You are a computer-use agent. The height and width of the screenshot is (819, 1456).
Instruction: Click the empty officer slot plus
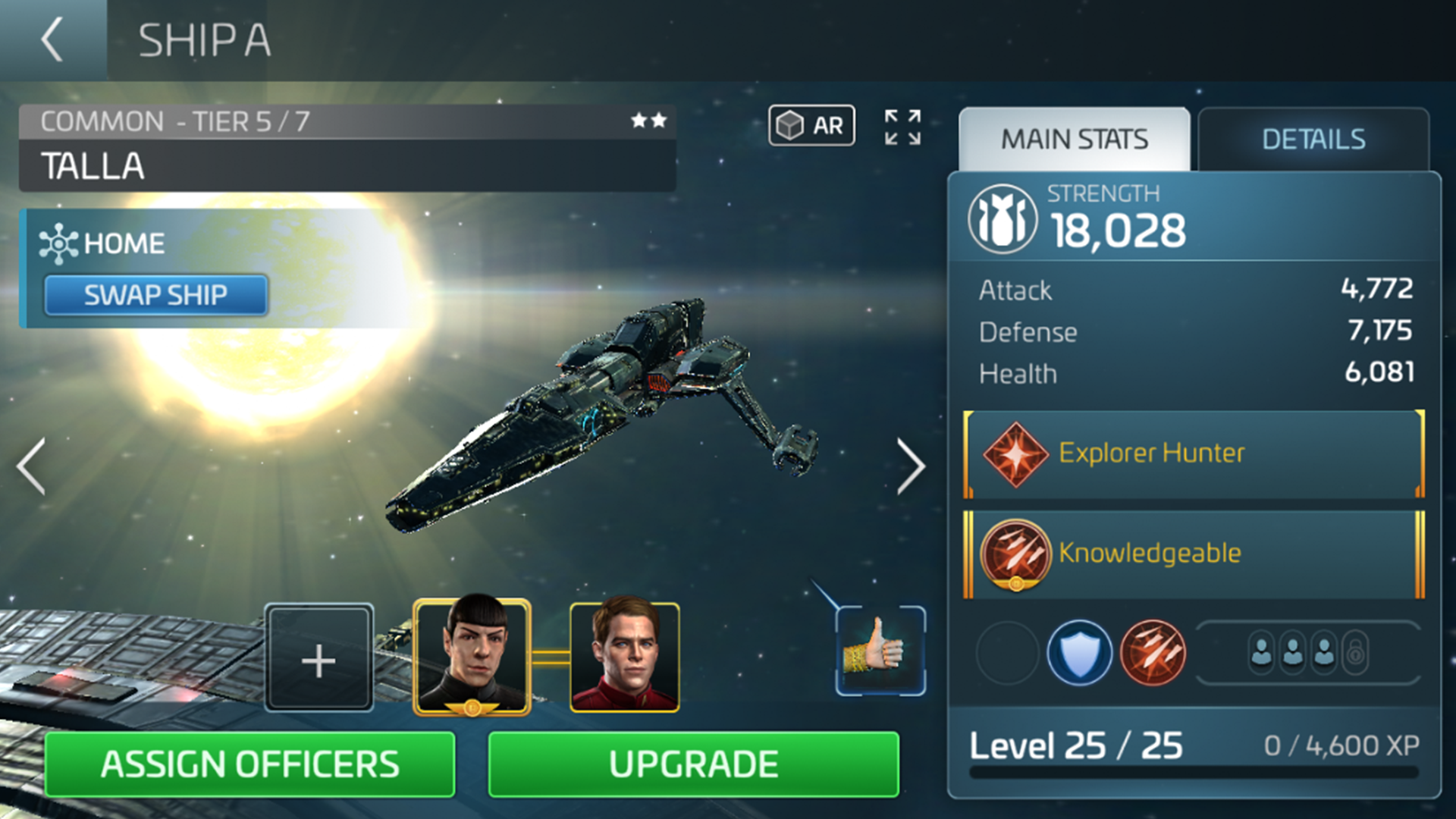click(x=318, y=658)
